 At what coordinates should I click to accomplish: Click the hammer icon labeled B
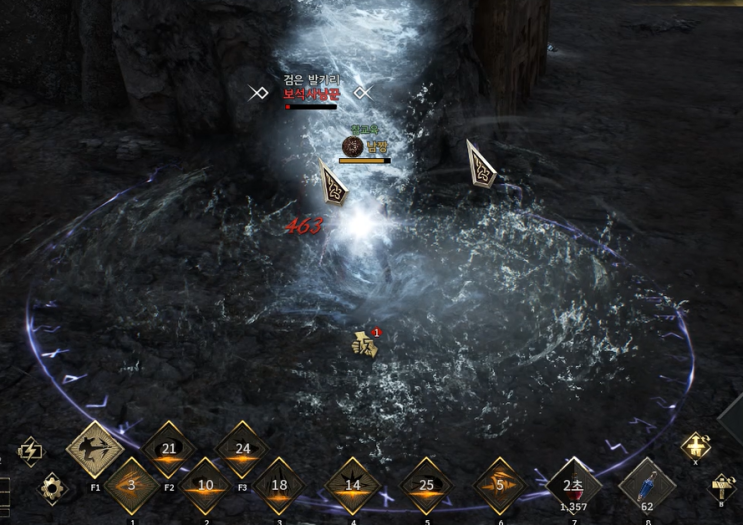(723, 487)
